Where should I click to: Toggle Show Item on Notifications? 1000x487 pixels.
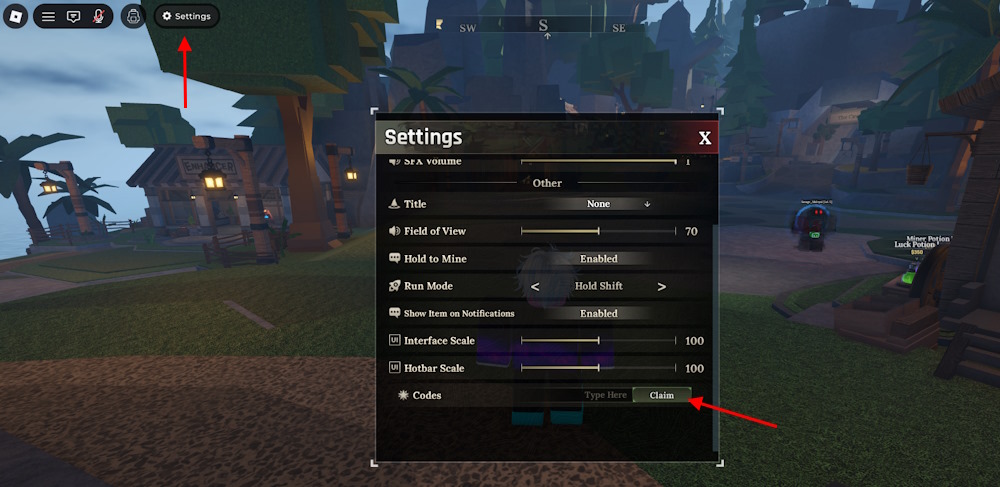coord(599,313)
